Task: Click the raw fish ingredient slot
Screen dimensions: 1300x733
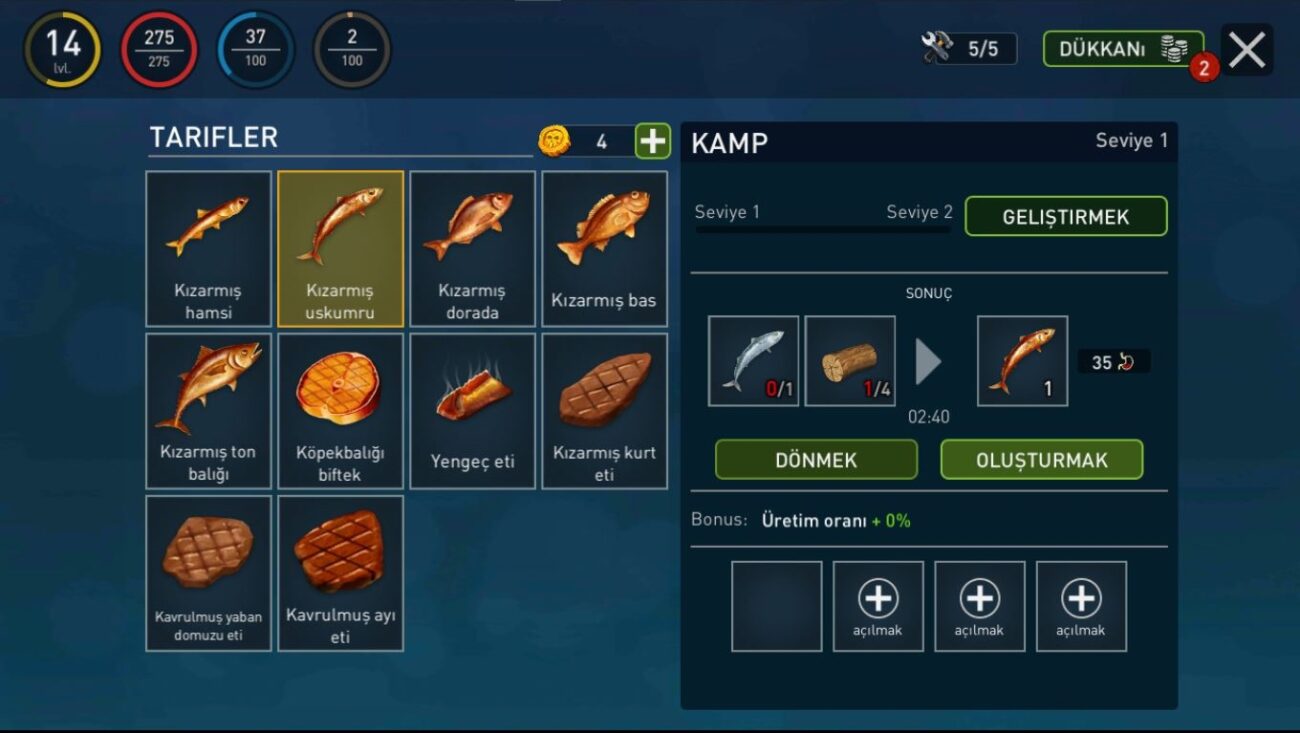Action: [x=753, y=361]
